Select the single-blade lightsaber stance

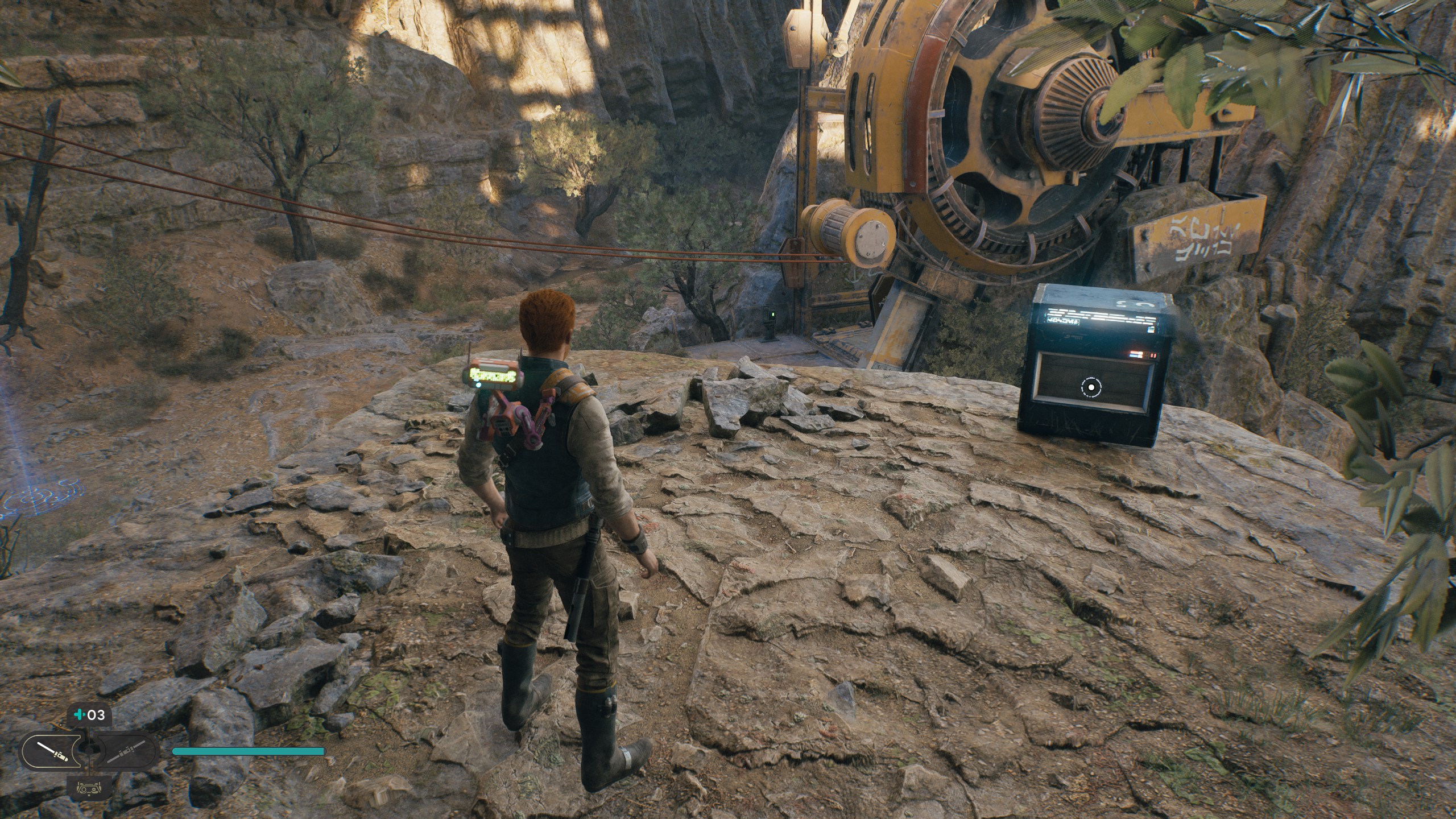[x=52, y=752]
